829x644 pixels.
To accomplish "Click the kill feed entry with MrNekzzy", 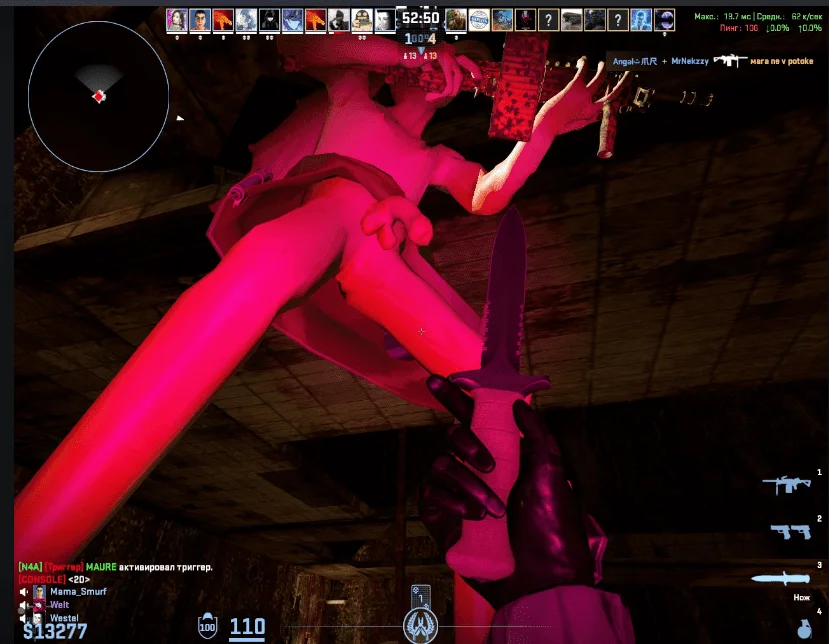I will [x=712, y=61].
